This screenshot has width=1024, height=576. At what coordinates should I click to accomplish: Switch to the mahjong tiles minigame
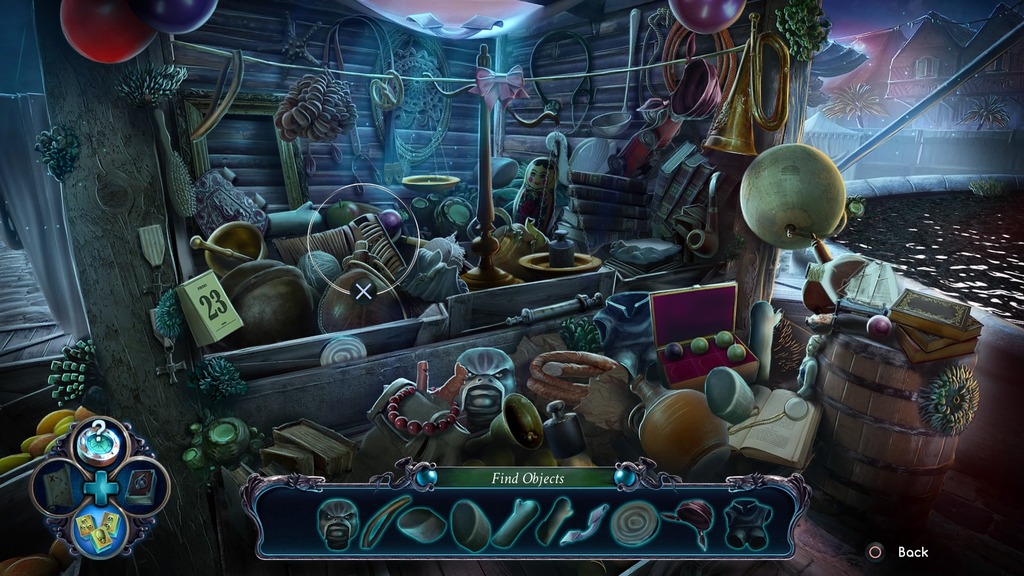pos(99,530)
